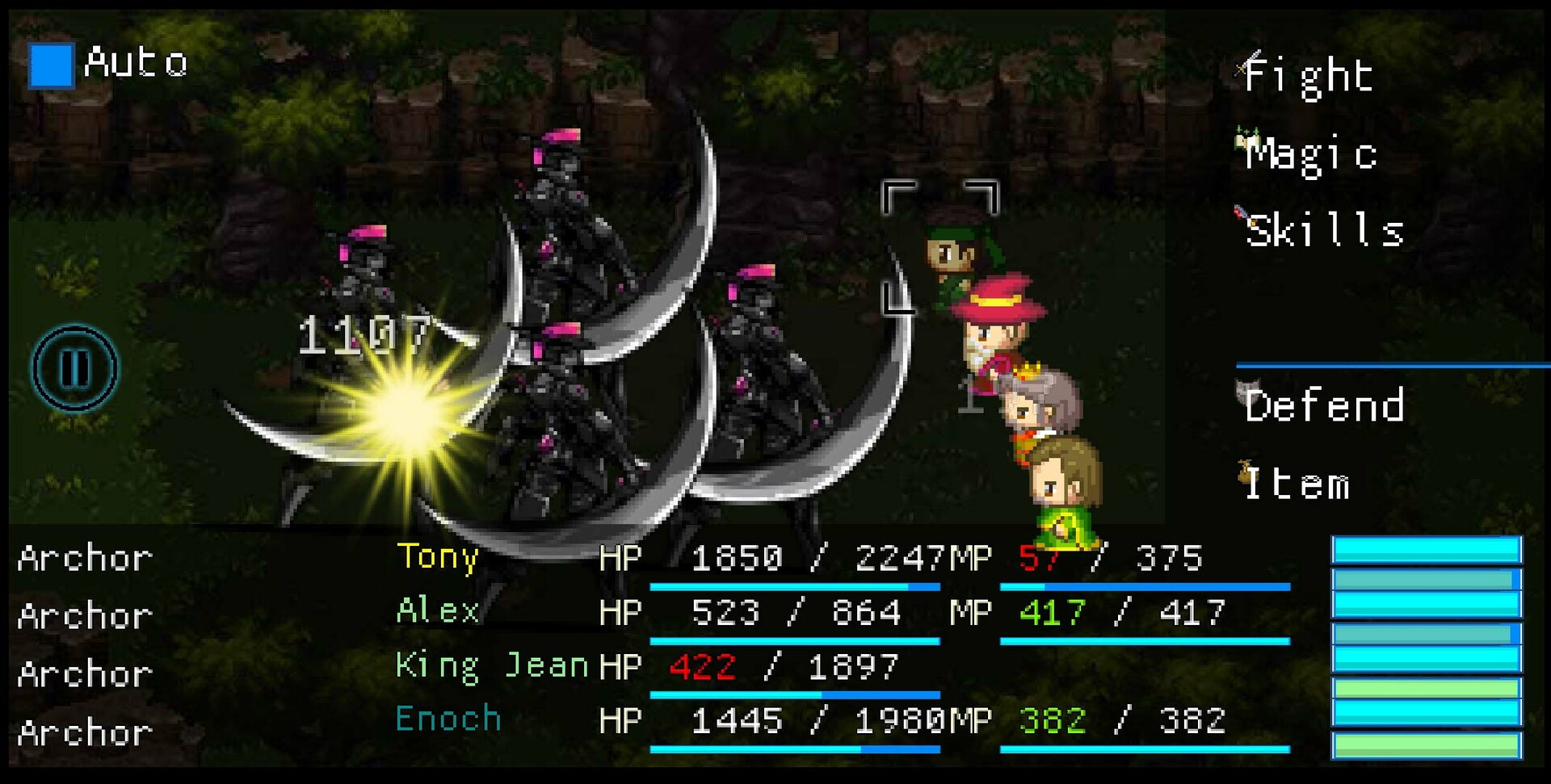
Task: Target the topmost Archor enemy
Action: [85, 557]
